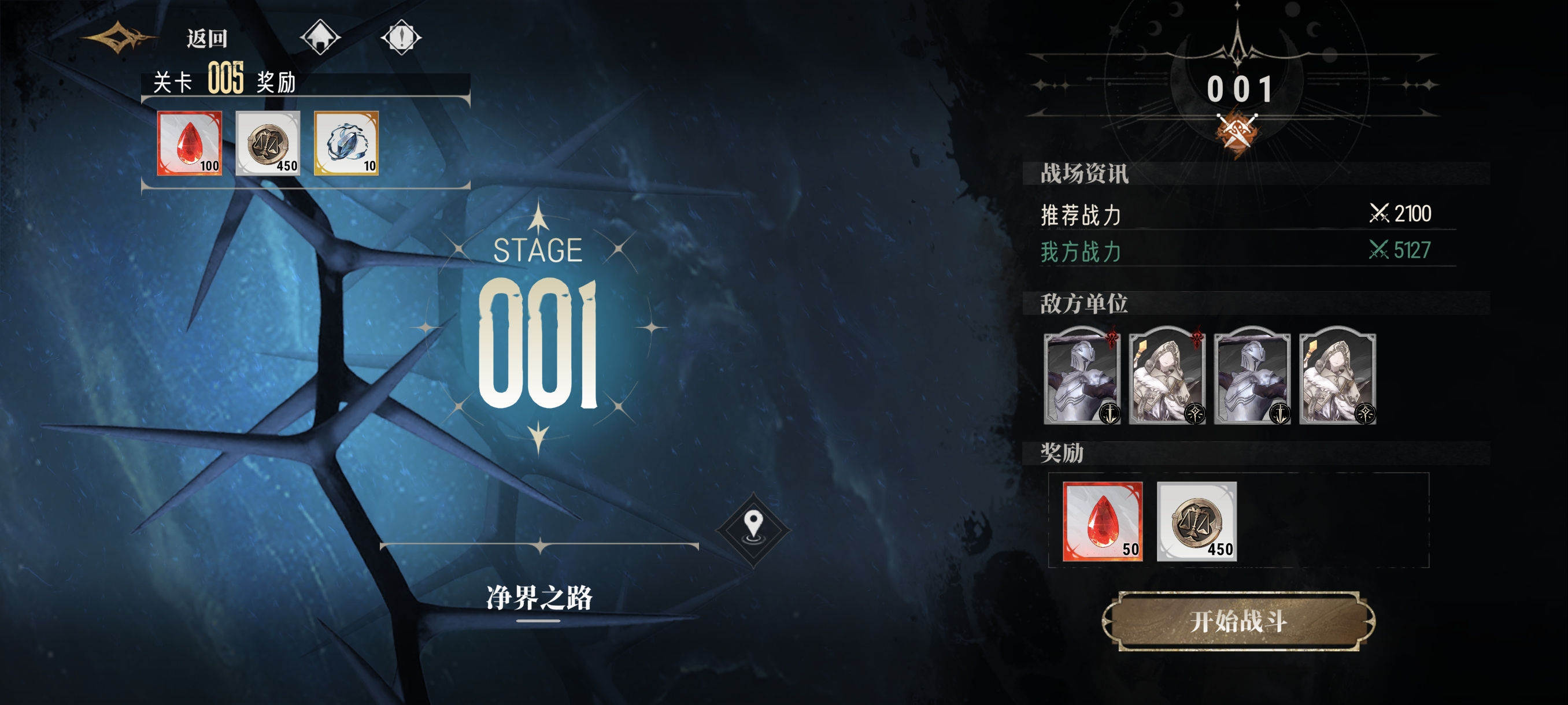Click the 返回 back button
Screen dimensions: 1568x705
point(206,39)
